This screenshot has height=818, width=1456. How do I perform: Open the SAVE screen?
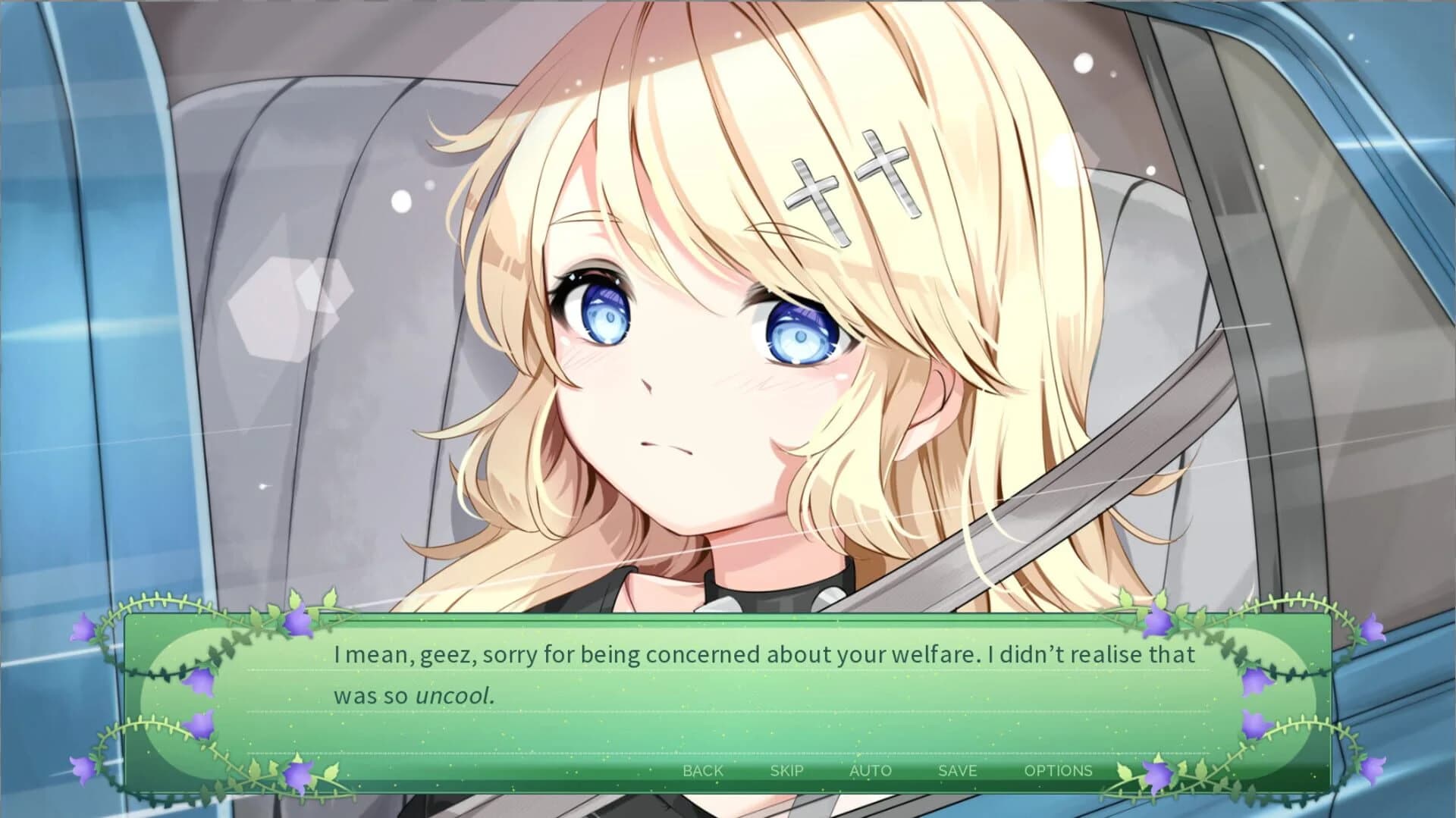coord(956,770)
